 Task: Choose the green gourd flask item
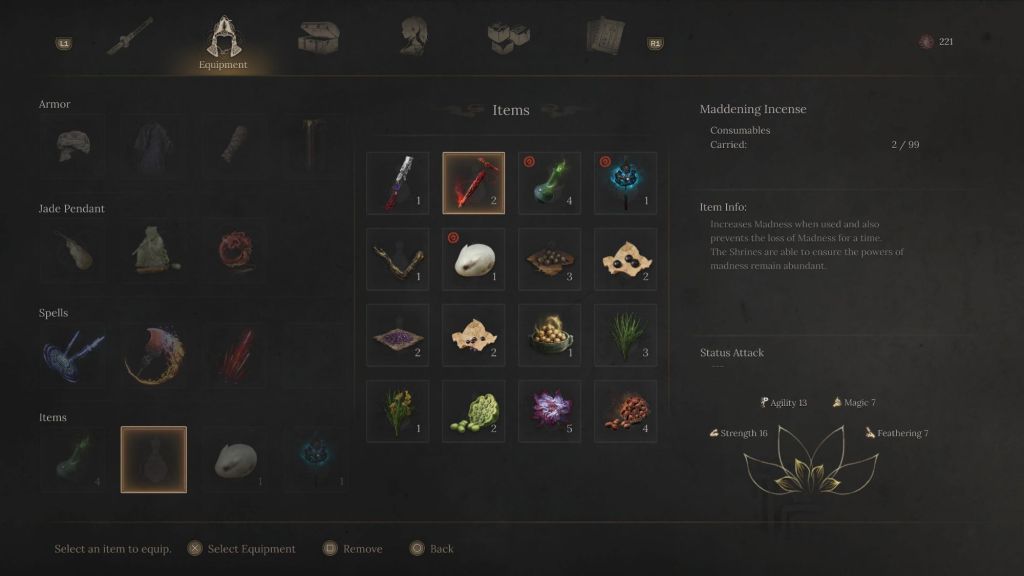tap(550, 183)
